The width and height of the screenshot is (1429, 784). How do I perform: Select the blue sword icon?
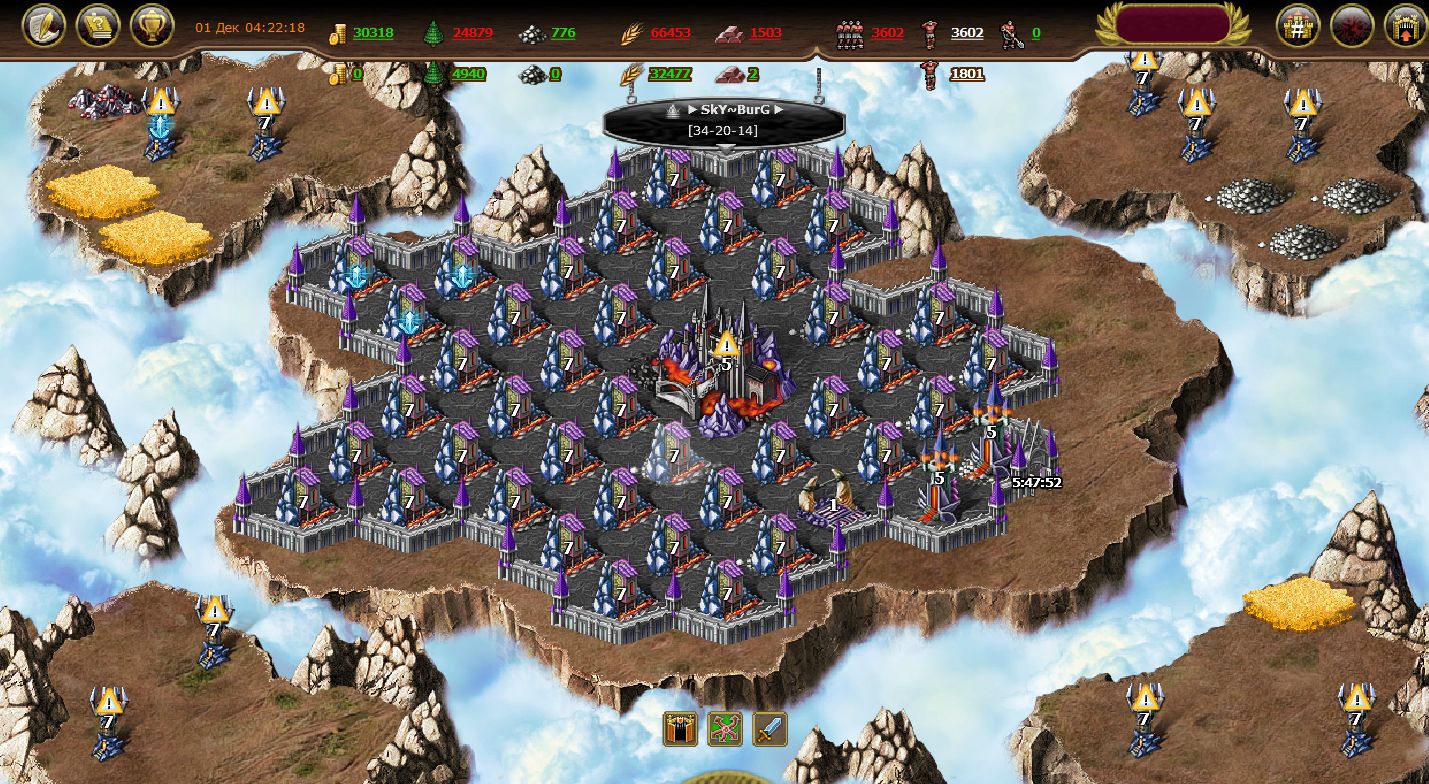(x=770, y=729)
